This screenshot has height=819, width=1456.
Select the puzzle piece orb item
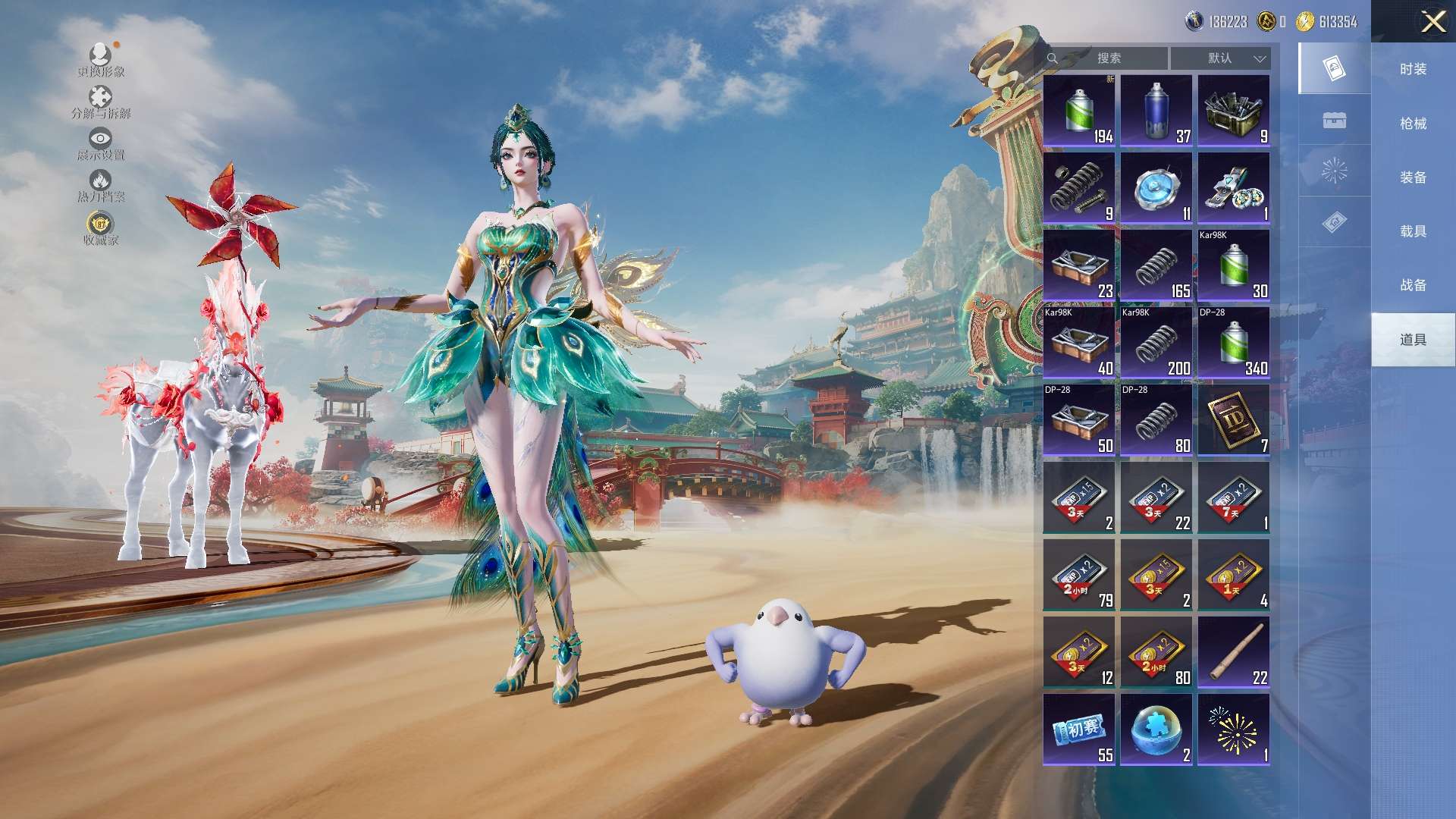1156,730
